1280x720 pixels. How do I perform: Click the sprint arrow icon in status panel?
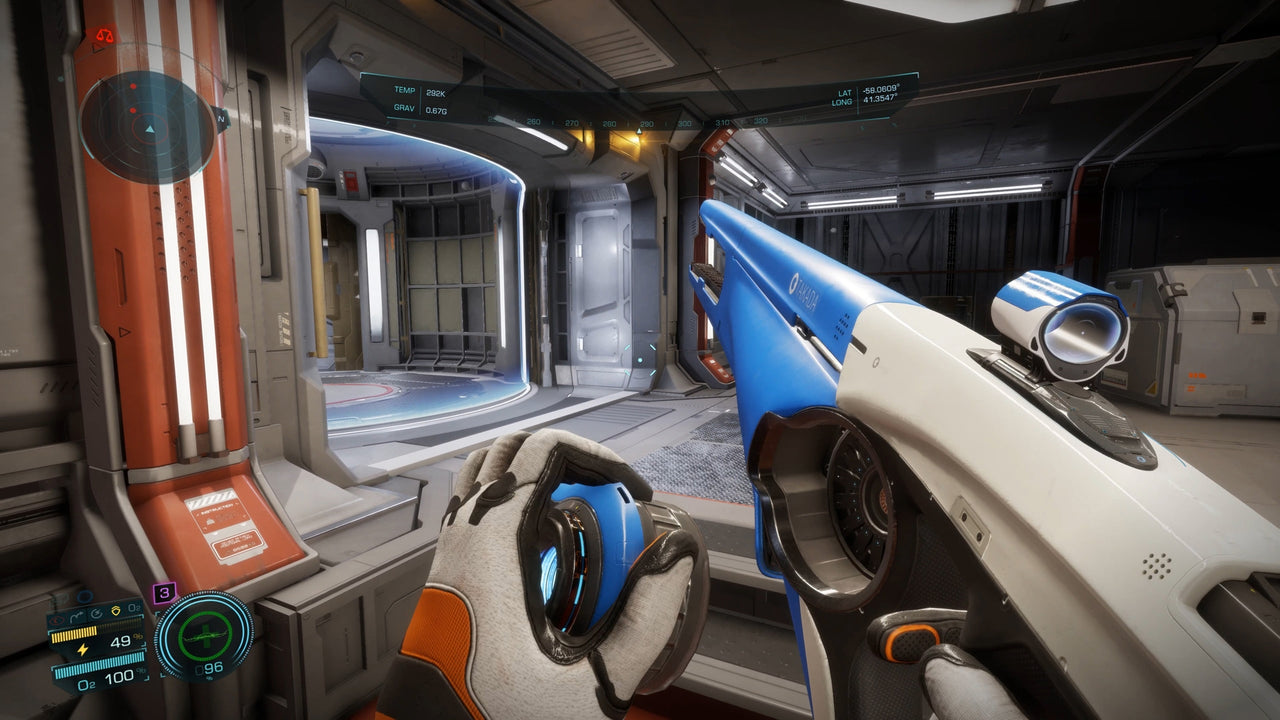pyautogui.click(x=77, y=614)
